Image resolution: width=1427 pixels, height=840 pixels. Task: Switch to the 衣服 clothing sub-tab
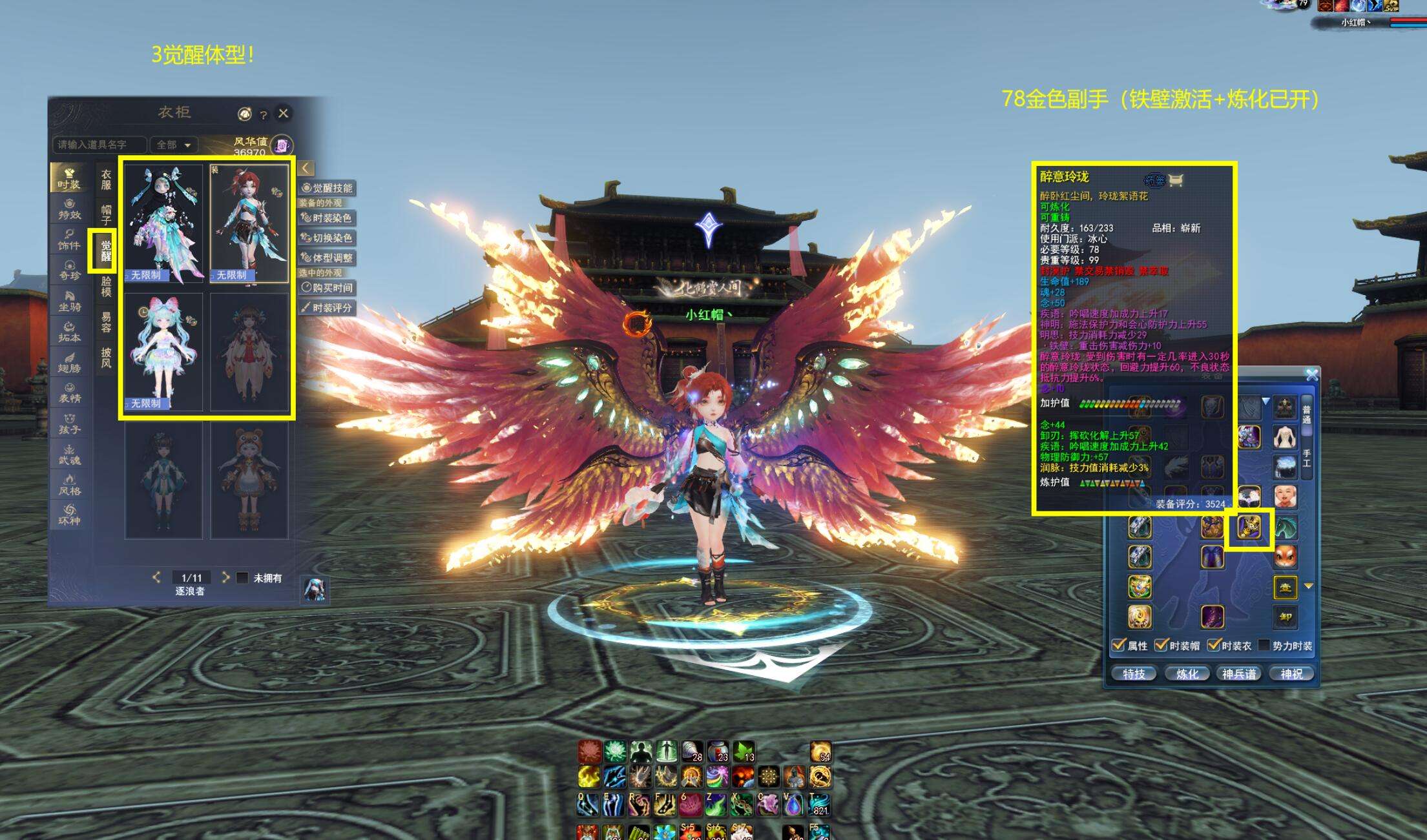tap(106, 179)
